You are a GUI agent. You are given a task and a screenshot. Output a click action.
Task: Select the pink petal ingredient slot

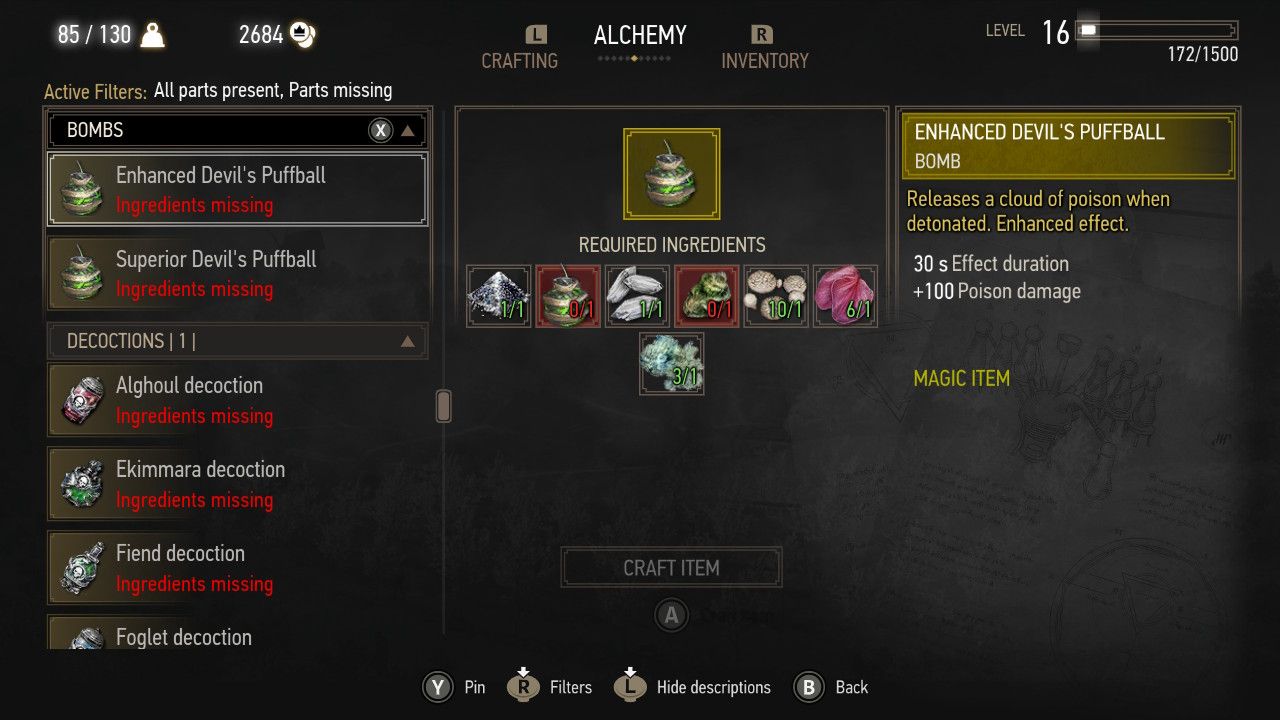(x=845, y=296)
